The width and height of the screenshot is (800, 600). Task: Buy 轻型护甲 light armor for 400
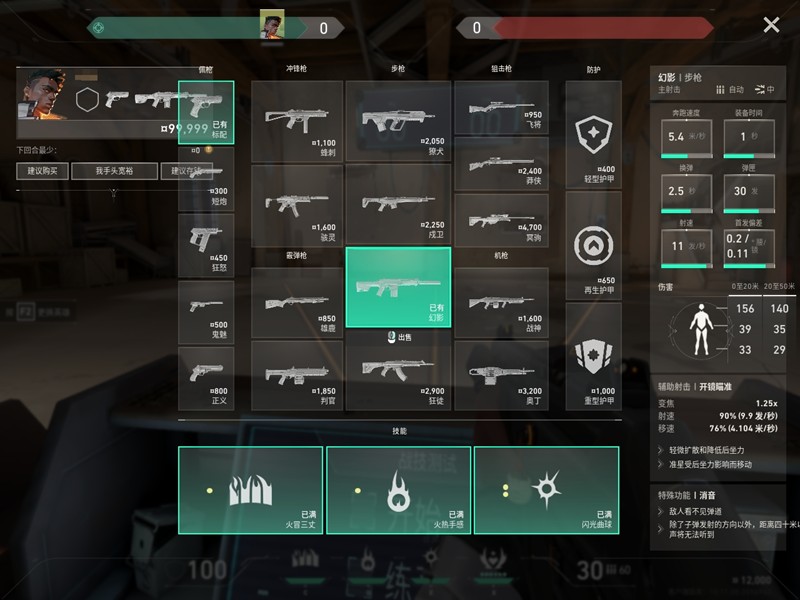[x=593, y=135]
